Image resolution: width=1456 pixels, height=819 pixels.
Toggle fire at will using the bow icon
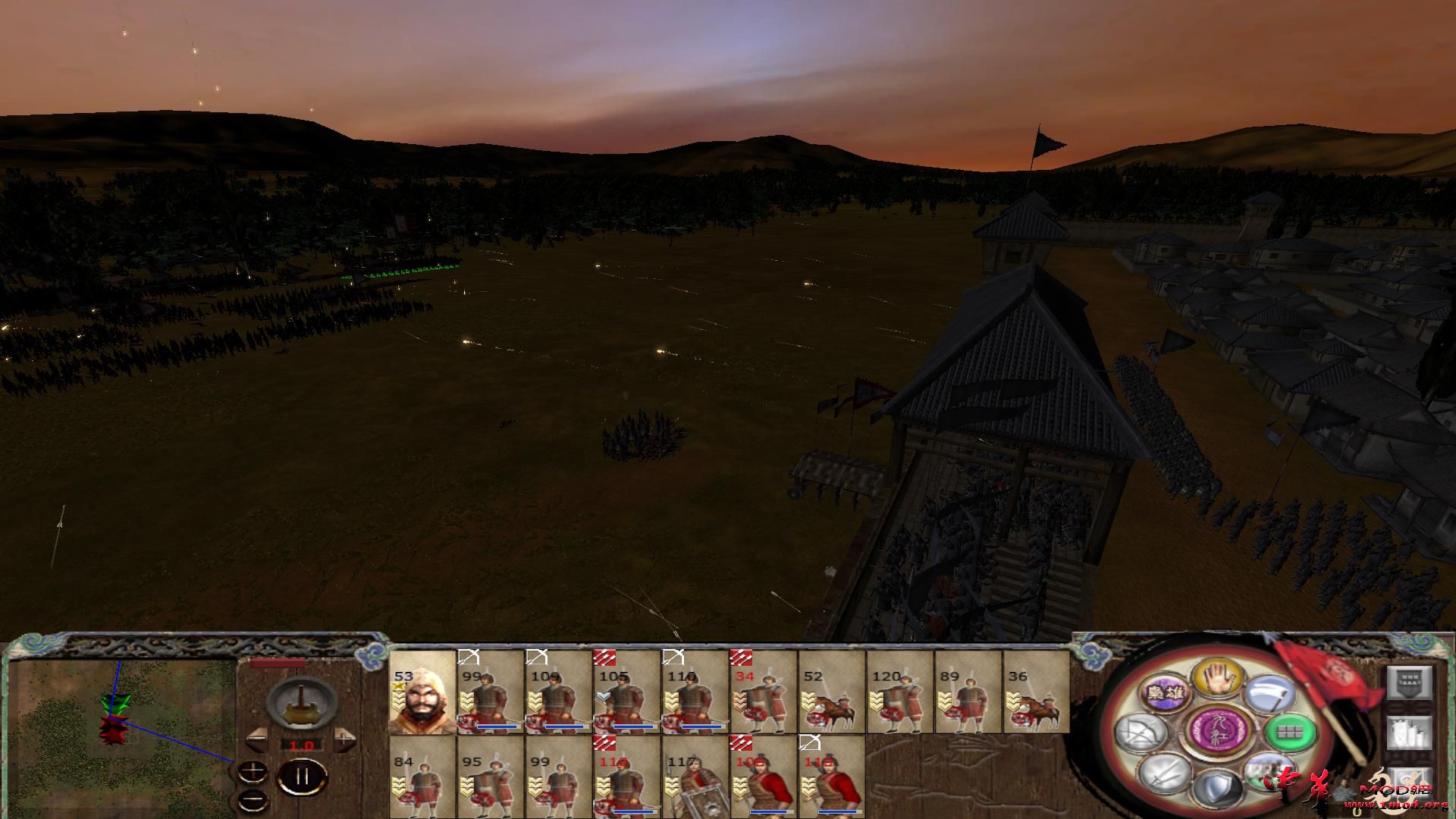(x=1139, y=732)
